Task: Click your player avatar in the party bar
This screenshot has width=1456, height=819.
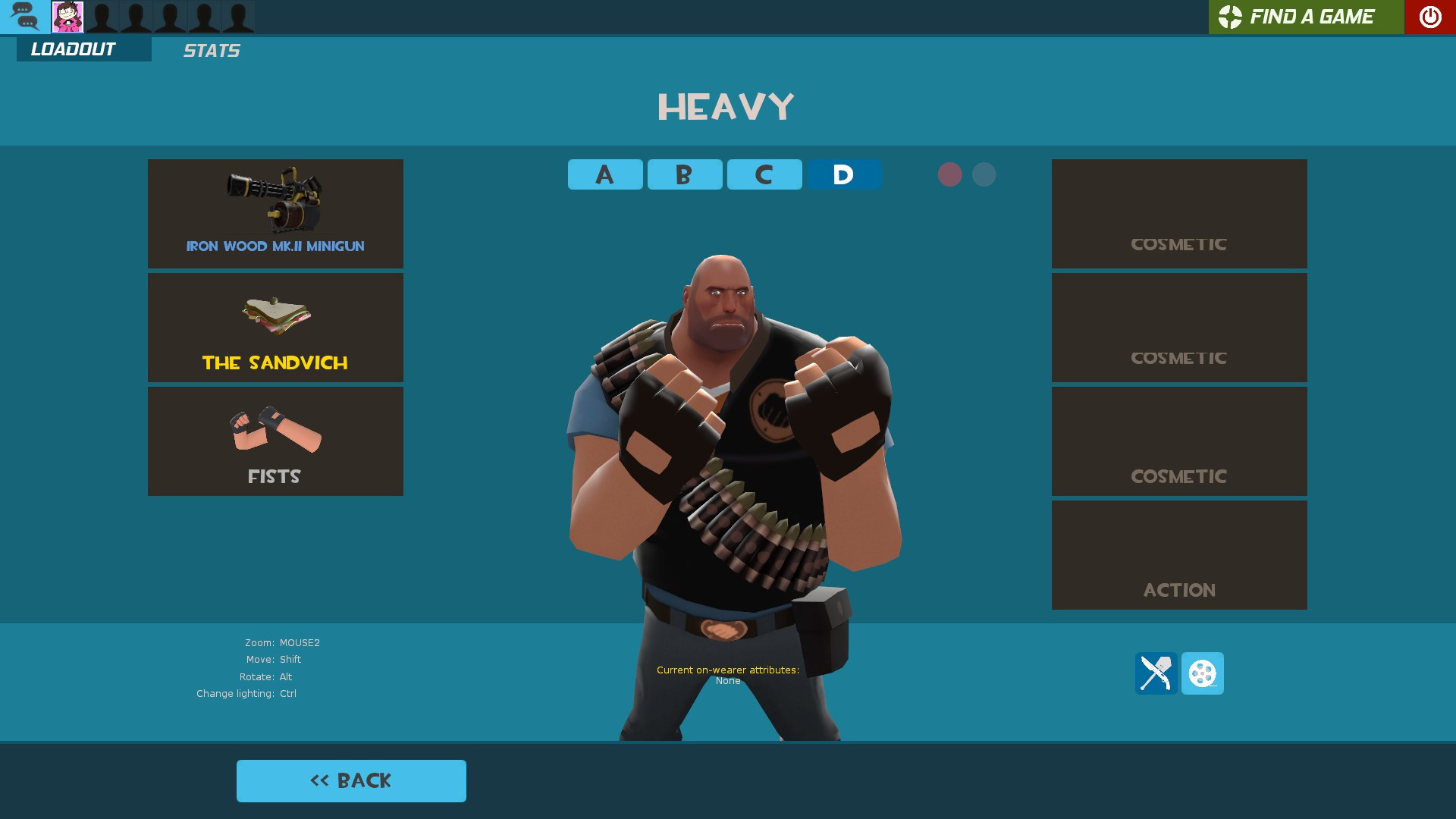Action: click(x=68, y=17)
